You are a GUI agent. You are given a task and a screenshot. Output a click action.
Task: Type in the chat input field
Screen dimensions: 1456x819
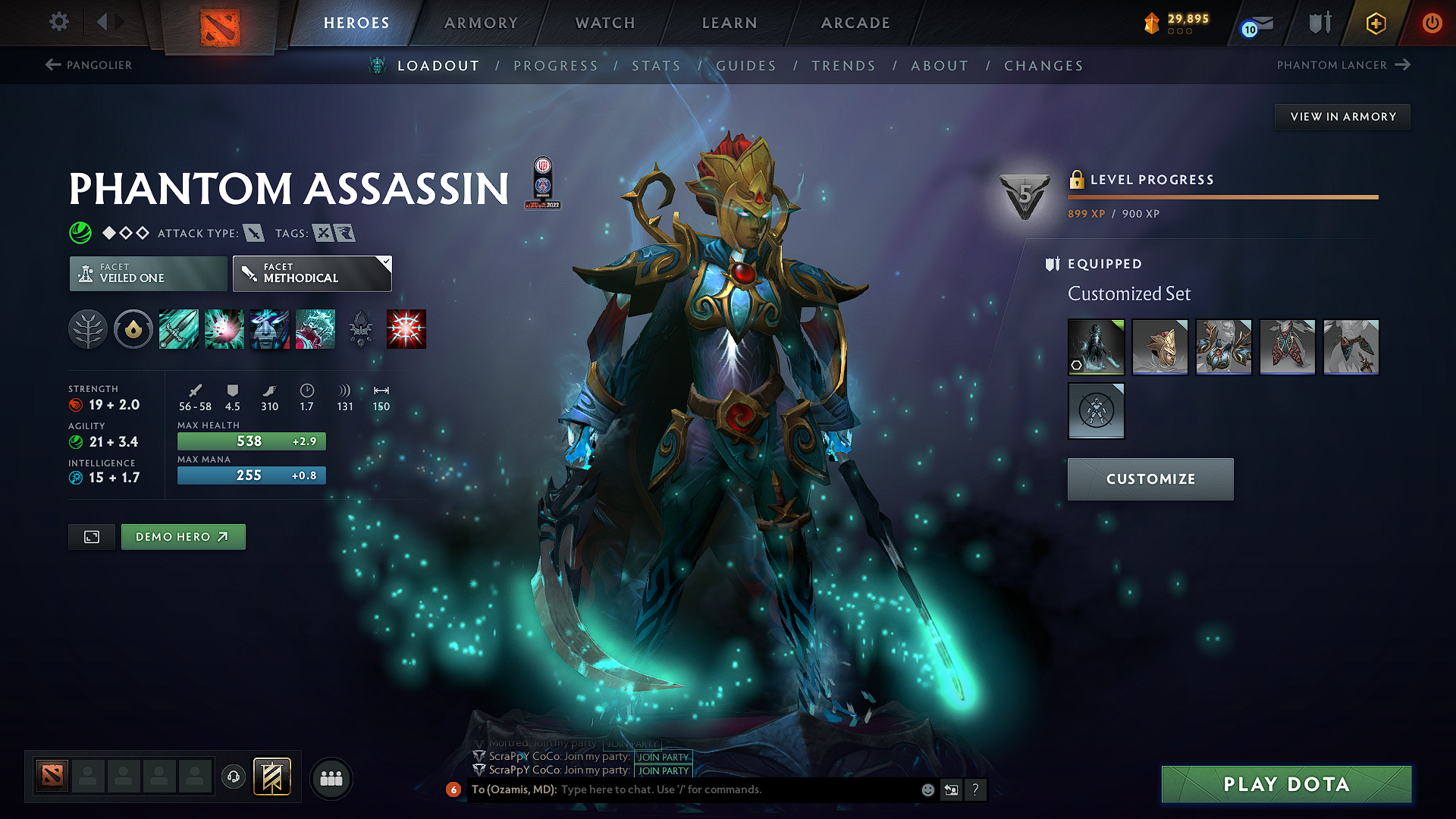[x=682, y=789]
